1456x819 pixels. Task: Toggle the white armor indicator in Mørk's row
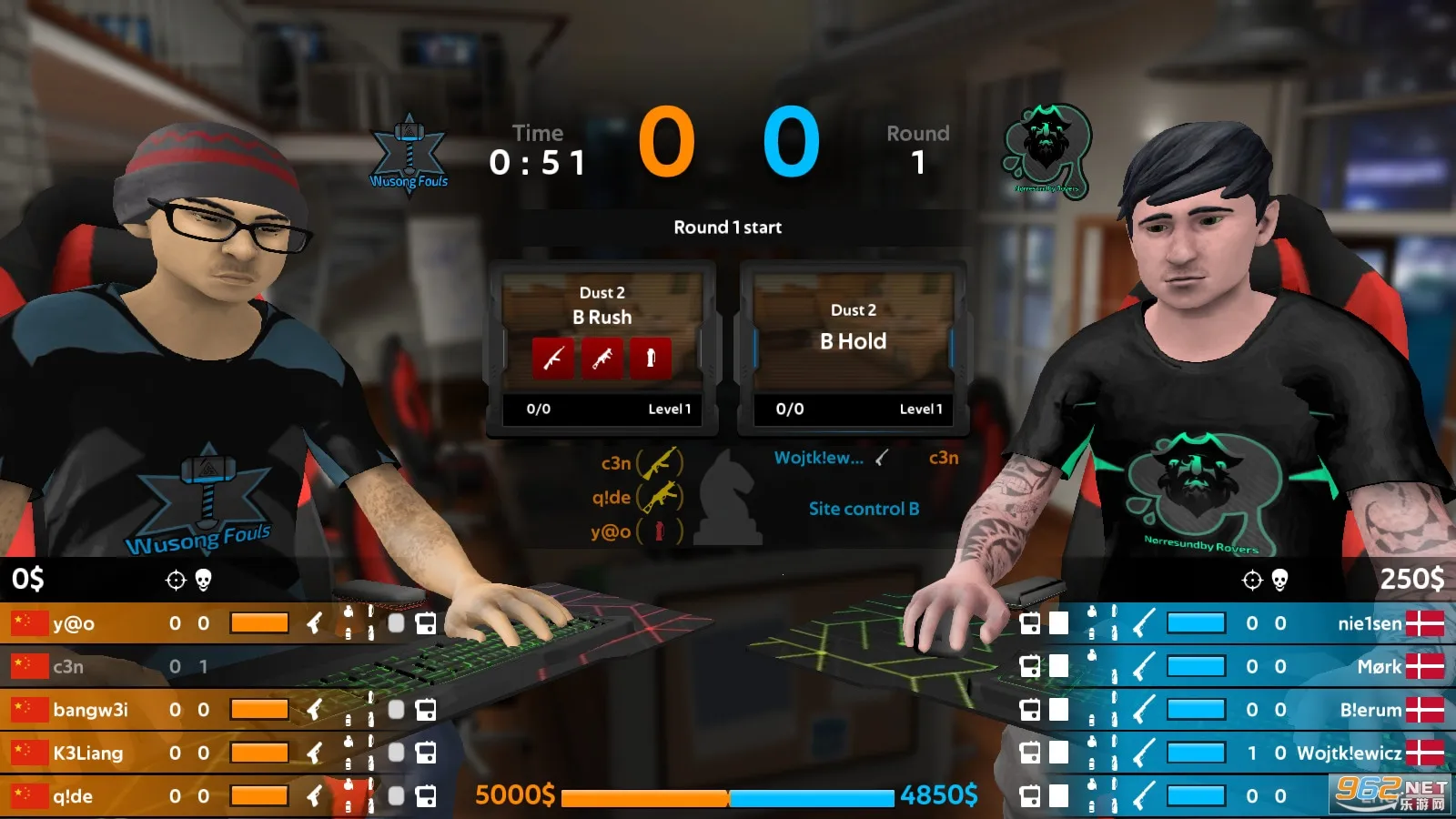pos(1059,666)
